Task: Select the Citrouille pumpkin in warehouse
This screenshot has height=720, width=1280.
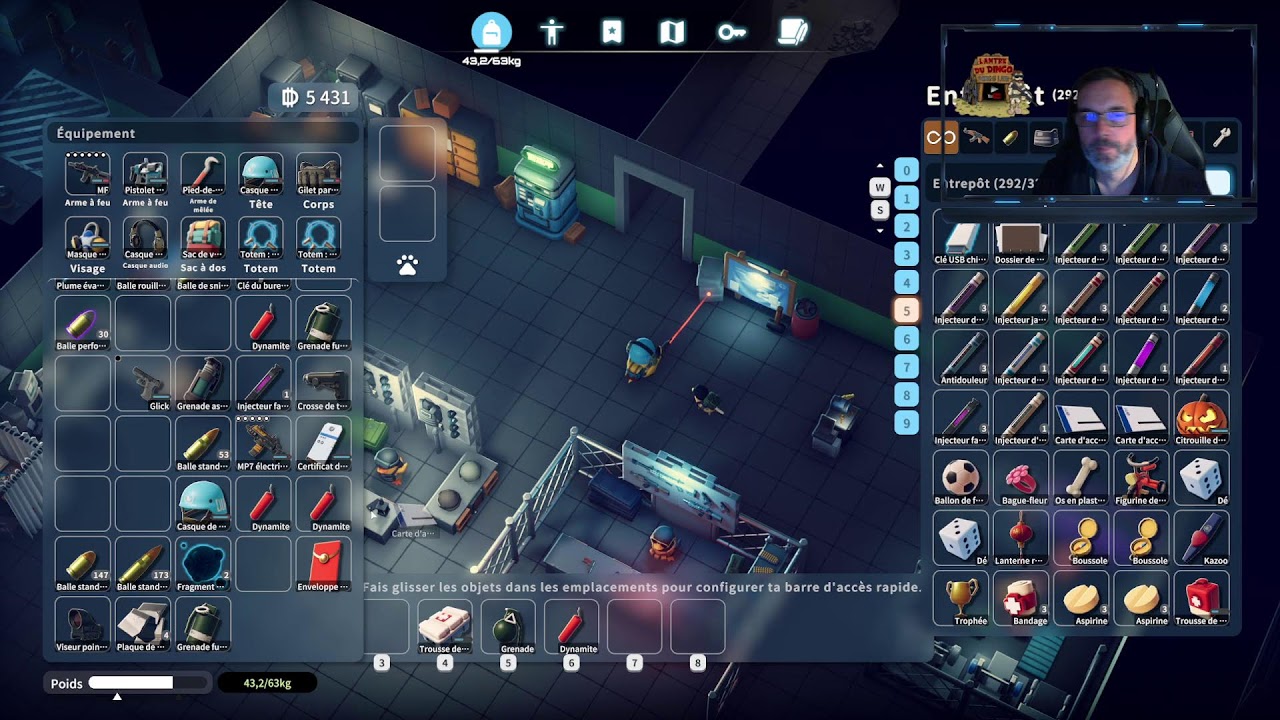Action: 1201,418
